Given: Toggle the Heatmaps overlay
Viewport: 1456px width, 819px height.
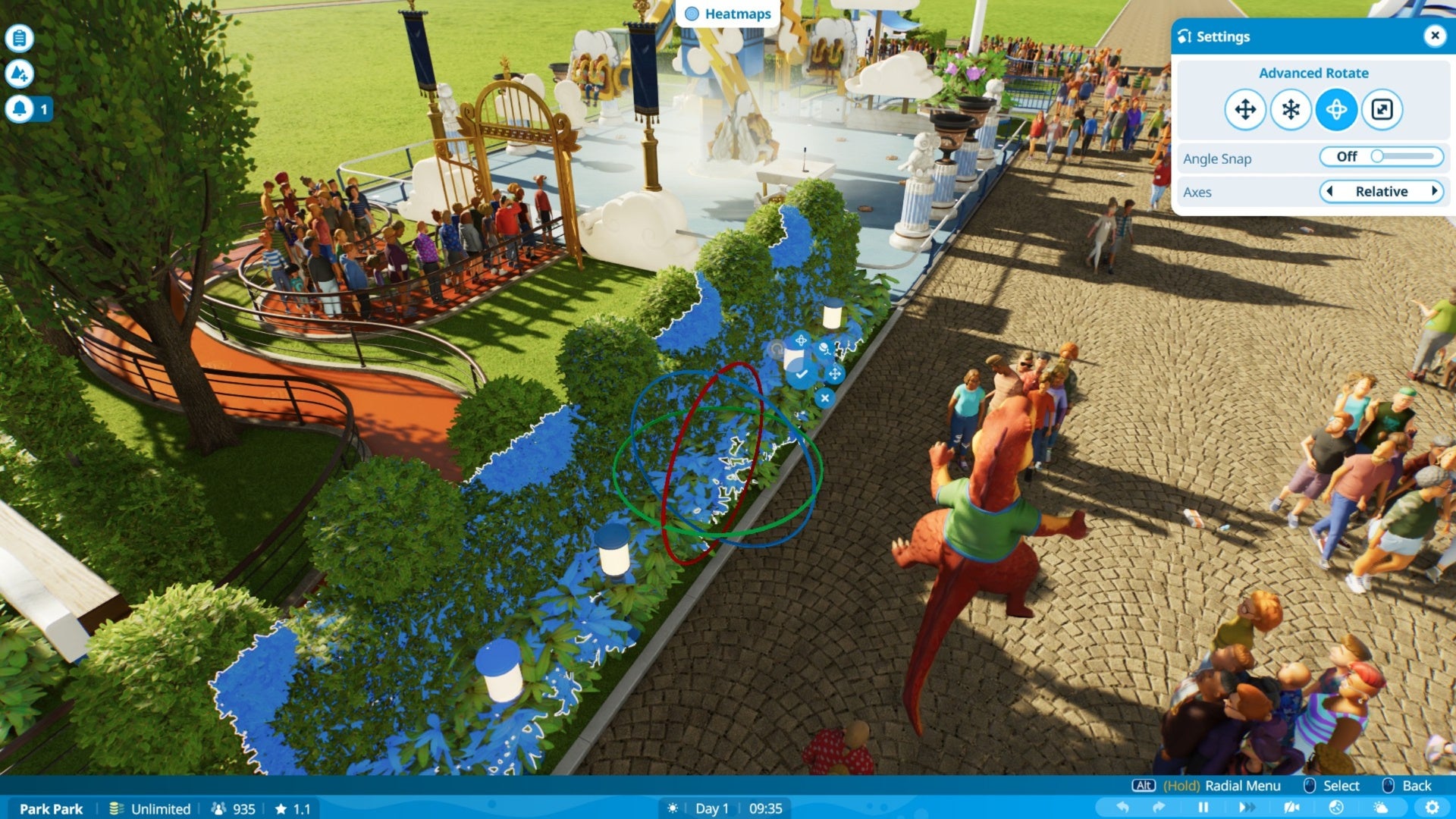Looking at the screenshot, I should click(727, 13).
